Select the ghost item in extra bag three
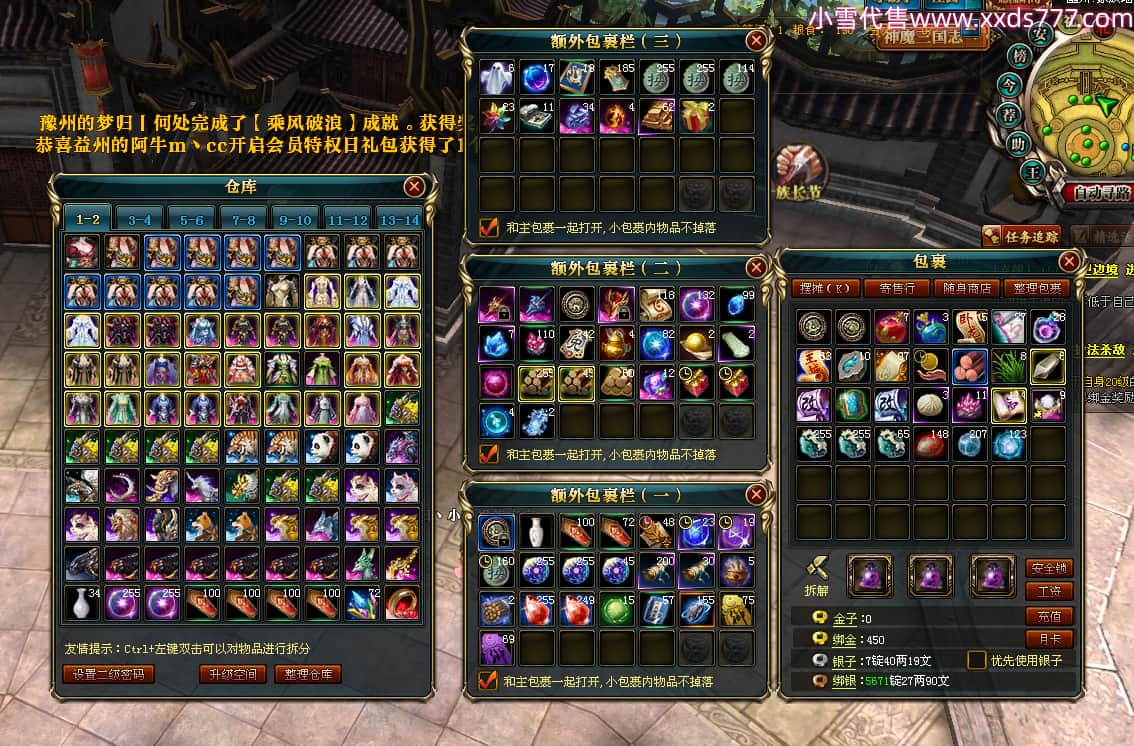The width and height of the screenshot is (1134, 746). pyautogui.click(x=496, y=77)
